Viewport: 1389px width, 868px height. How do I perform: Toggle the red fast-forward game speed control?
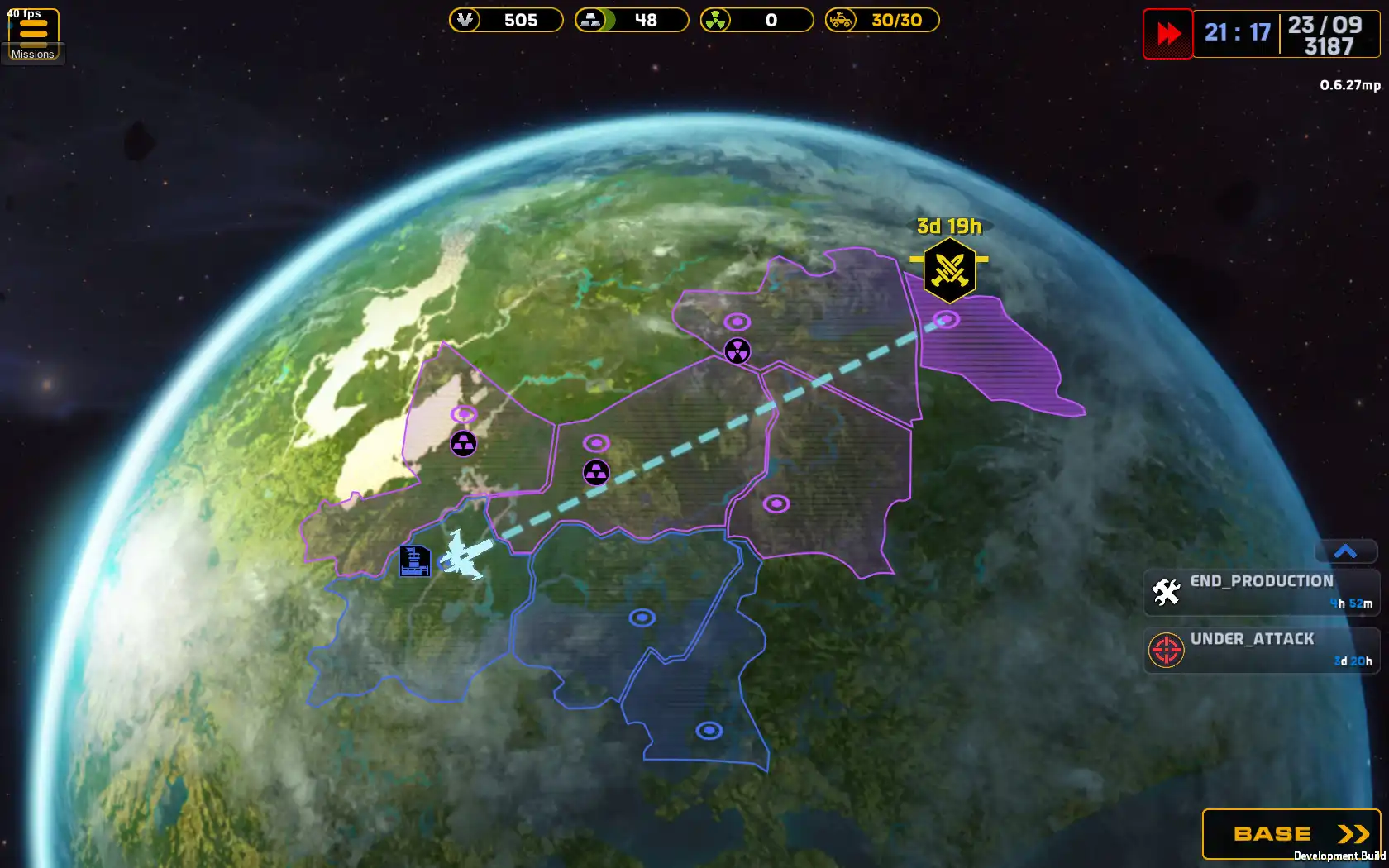pyautogui.click(x=1167, y=35)
